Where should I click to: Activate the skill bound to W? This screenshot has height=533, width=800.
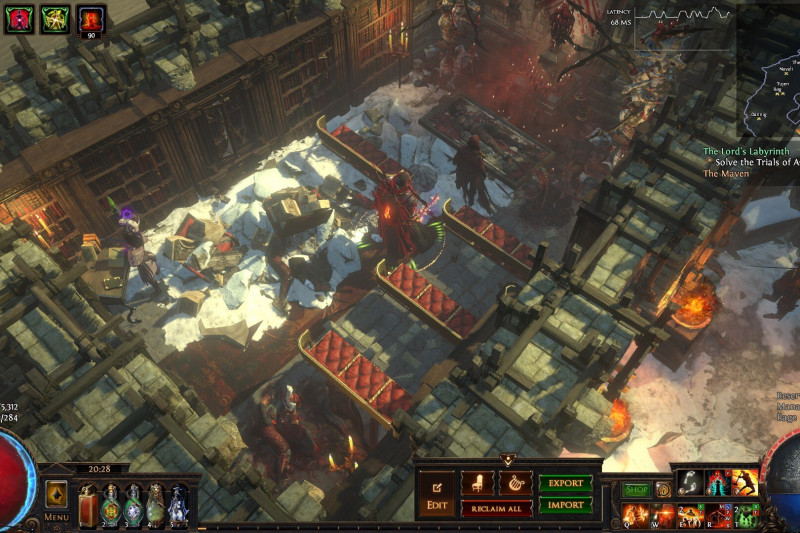coord(661,516)
